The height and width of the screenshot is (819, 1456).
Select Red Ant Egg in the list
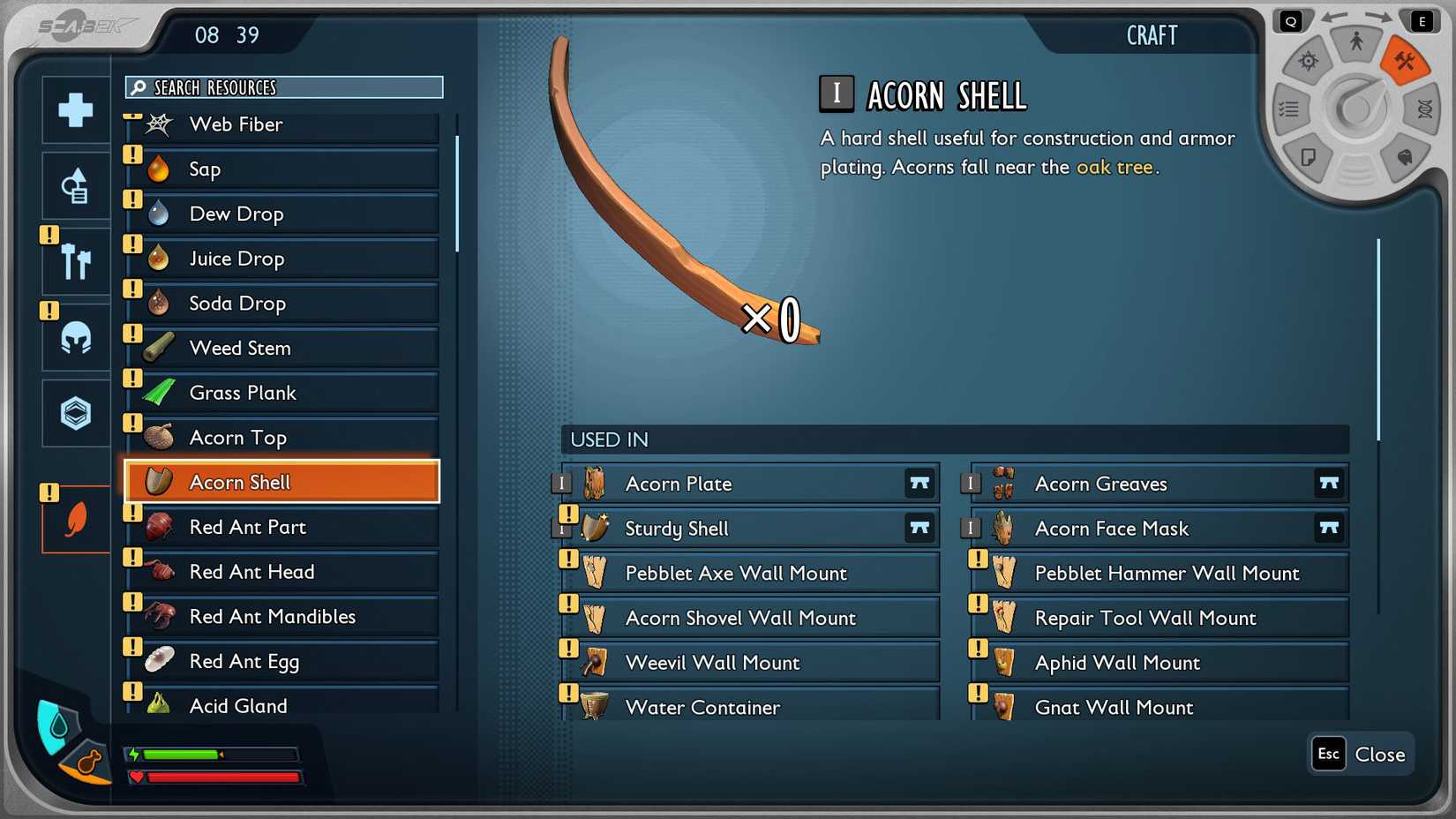[x=282, y=662]
